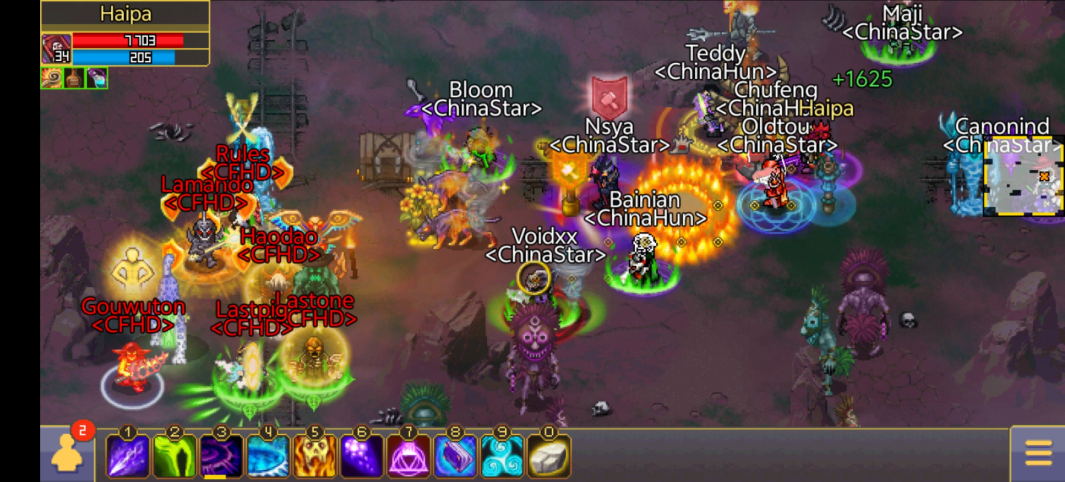Use the green shadow figure skill in slot 2
Screen dimensions: 1065x482
175,456
